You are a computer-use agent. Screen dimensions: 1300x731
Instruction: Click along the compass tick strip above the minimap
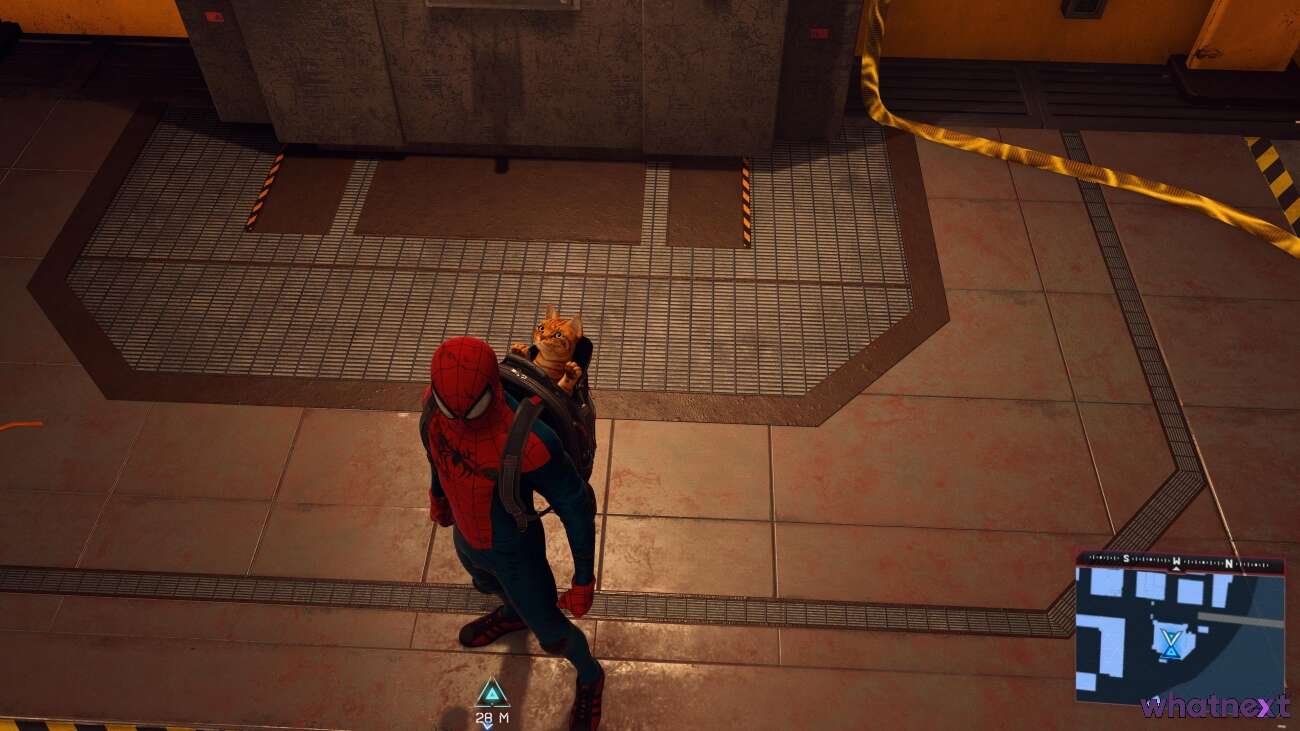click(x=1150, y=558)
